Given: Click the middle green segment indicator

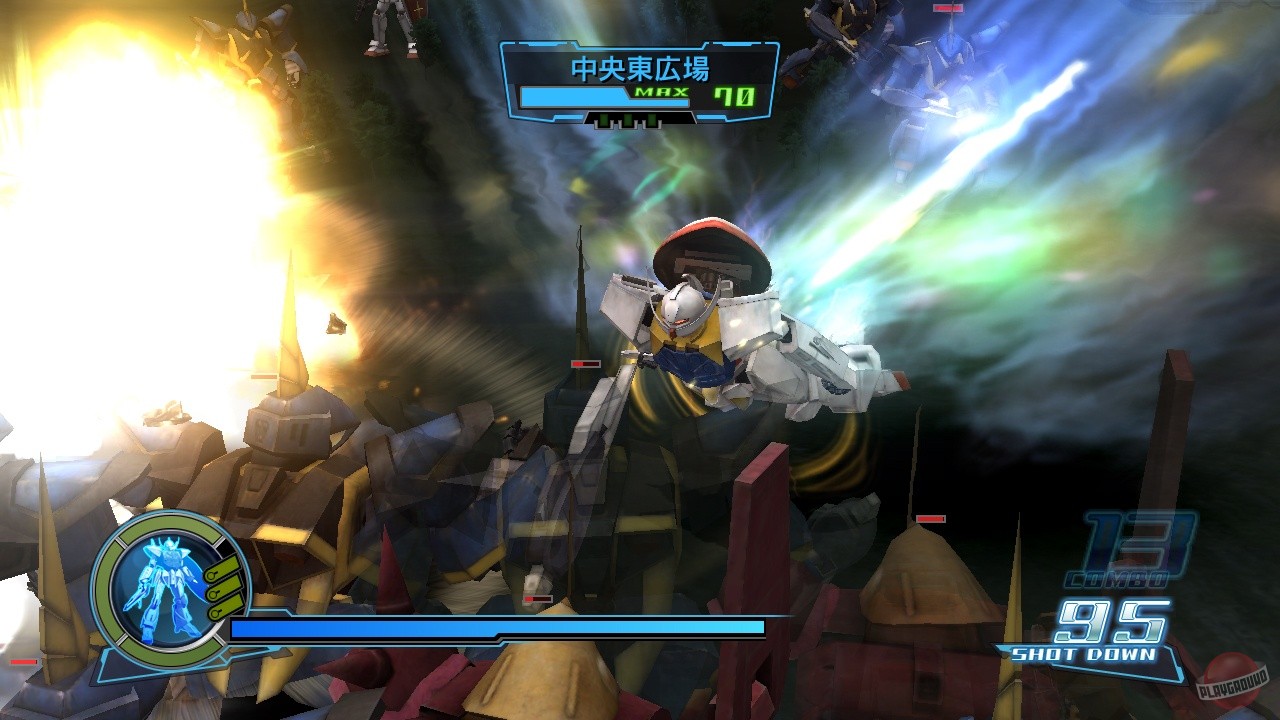Looking at the screenshot, I should tap(628, 120).
